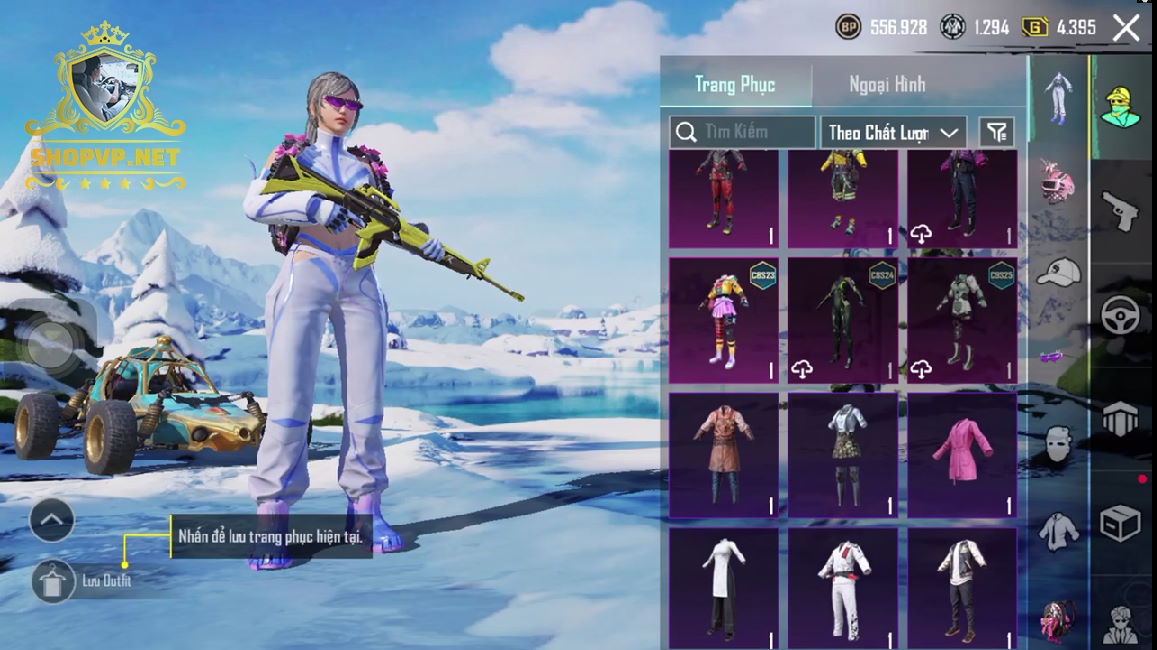Screen dimensions: 1157x650
Task: Select the cap headwear filter
Action: click(x=1058, y=272)
